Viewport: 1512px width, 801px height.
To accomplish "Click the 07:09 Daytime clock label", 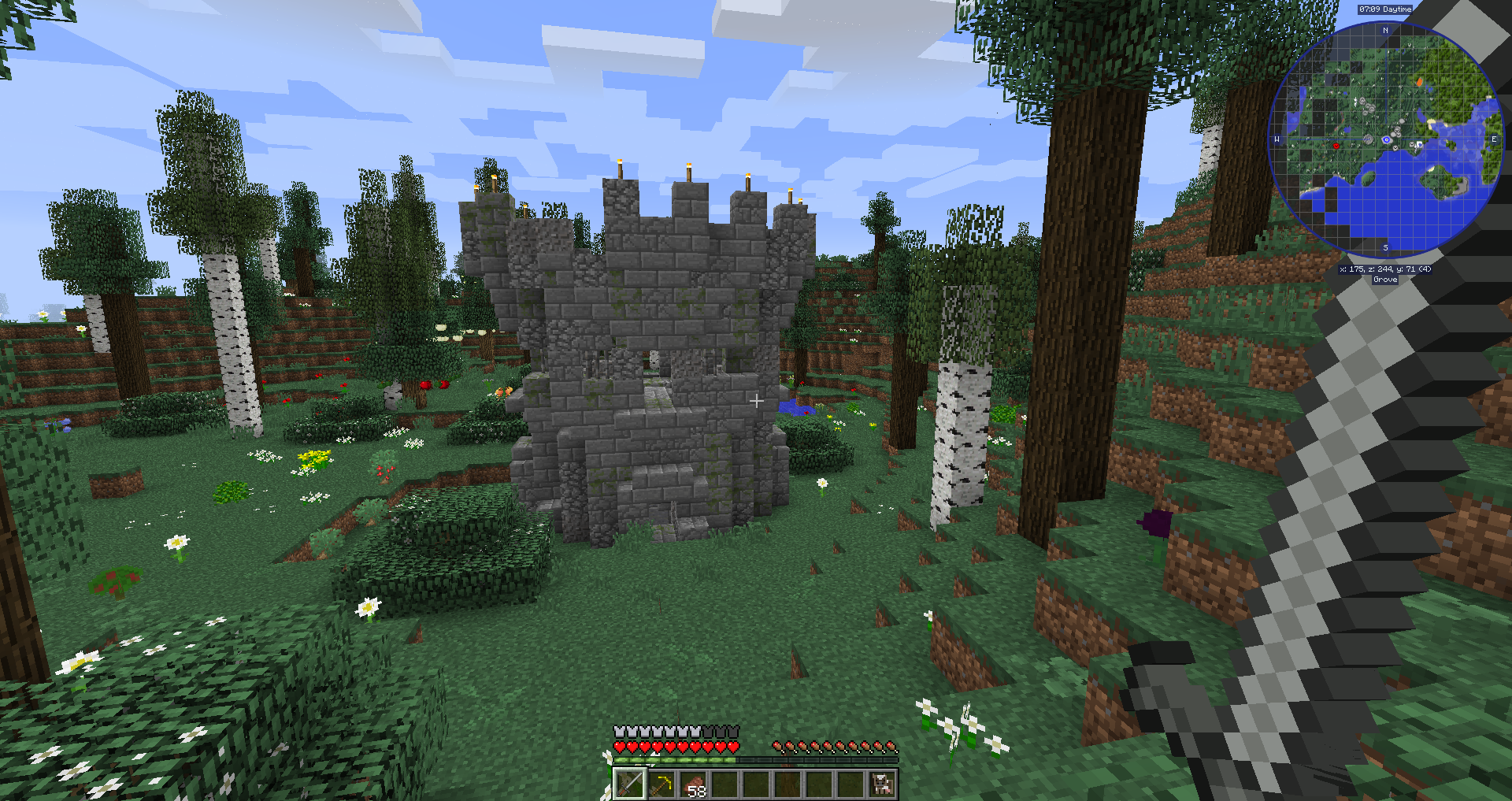I will [1385, 9].
